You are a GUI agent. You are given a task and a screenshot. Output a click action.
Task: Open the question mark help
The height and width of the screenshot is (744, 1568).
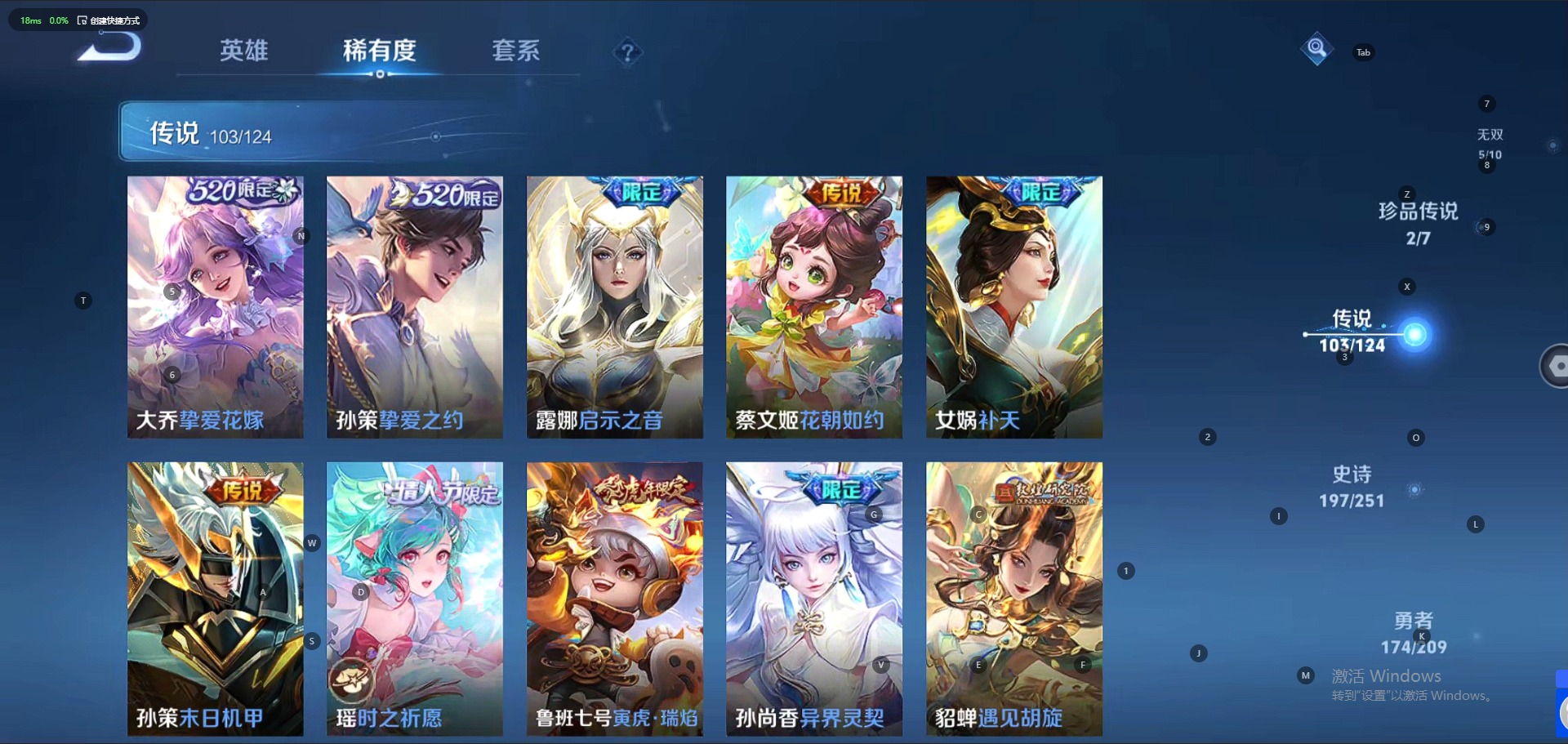coord(627,53)
